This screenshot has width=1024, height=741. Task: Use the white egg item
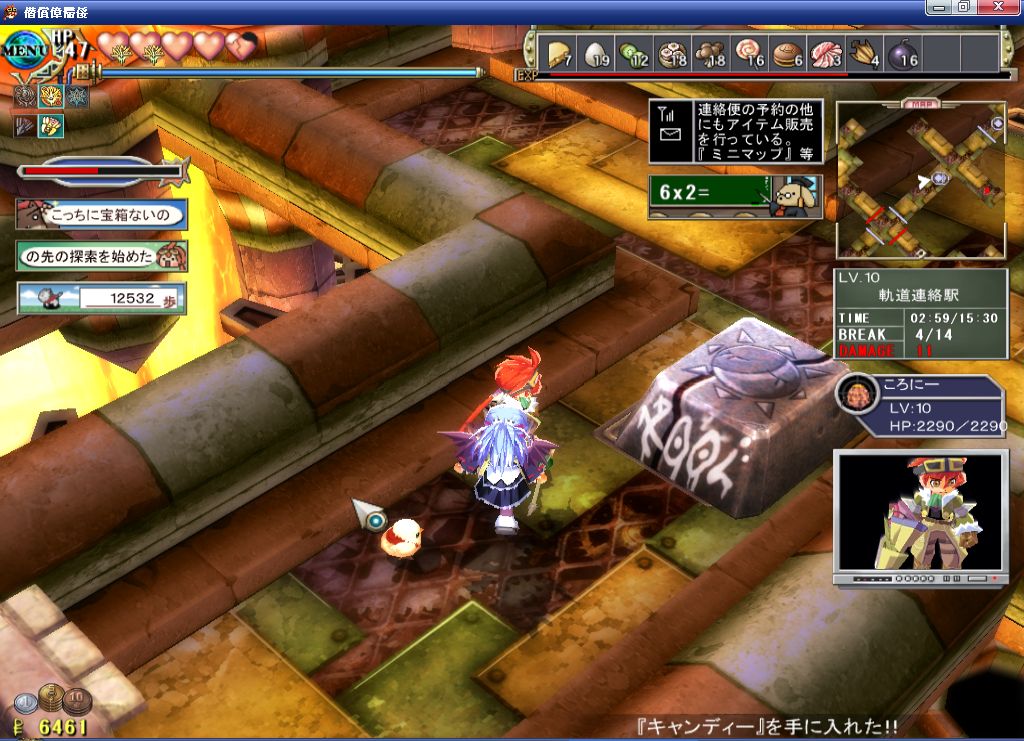(x=594, y=53)
